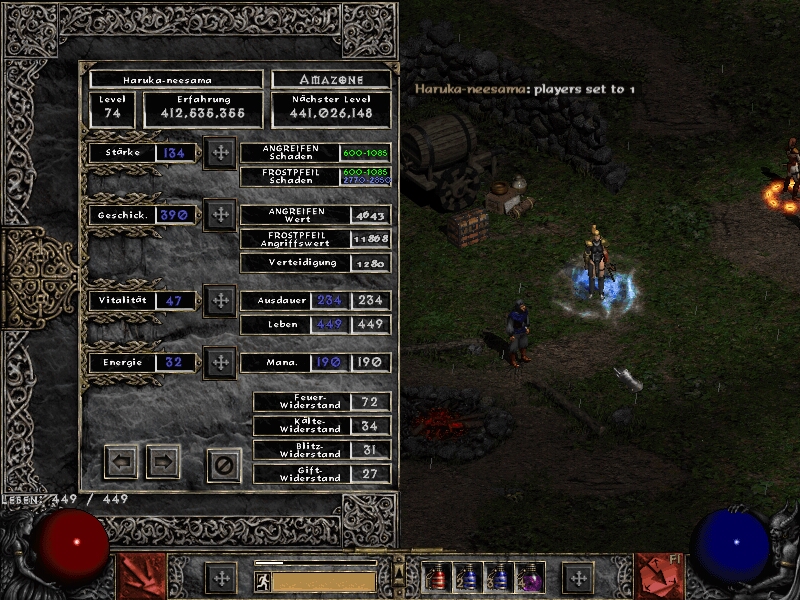The height and width of the screenshot is (600, 800).
Task: Increase Vitalität with its plus button
Action: click(219, 301)
